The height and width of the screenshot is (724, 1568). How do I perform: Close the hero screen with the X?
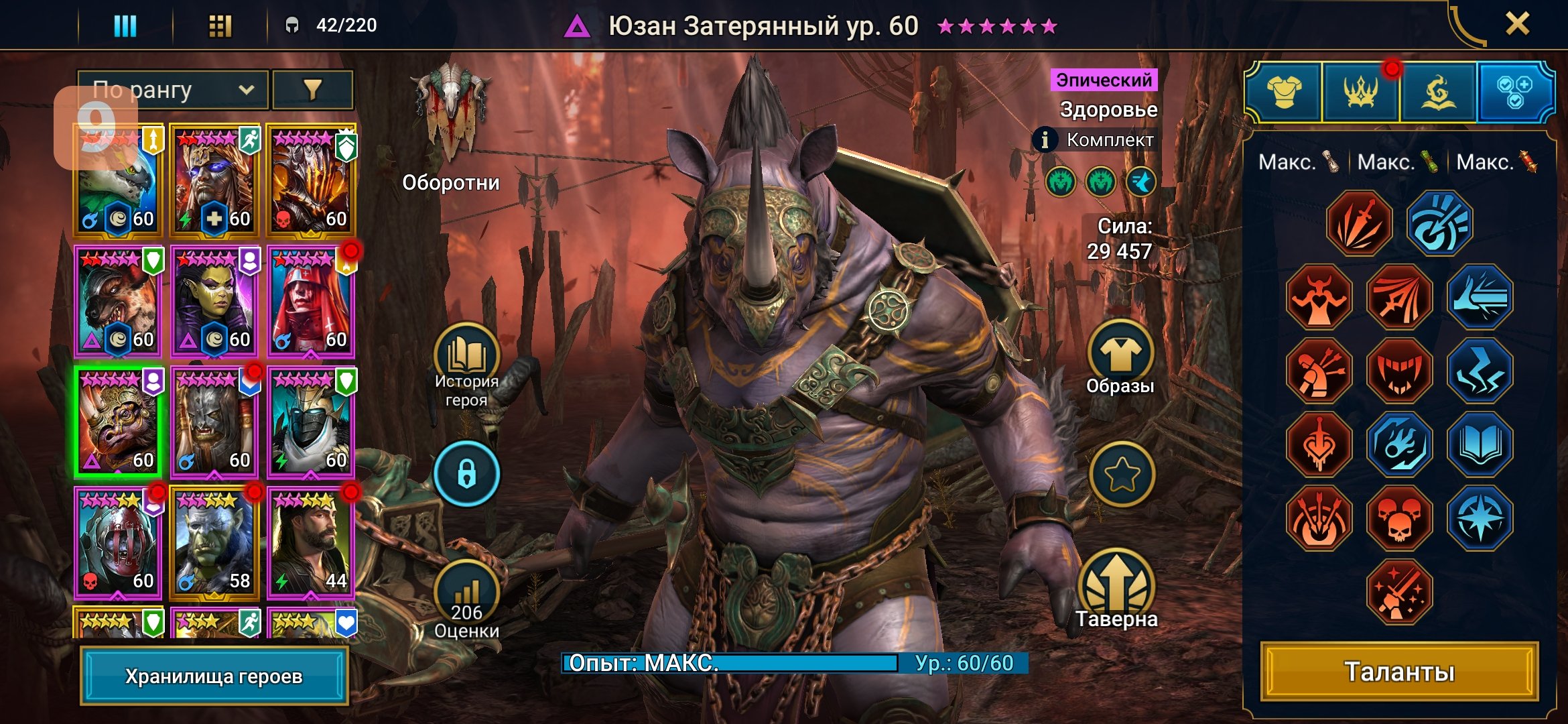pyautogui.click(x=1517, y=24)
